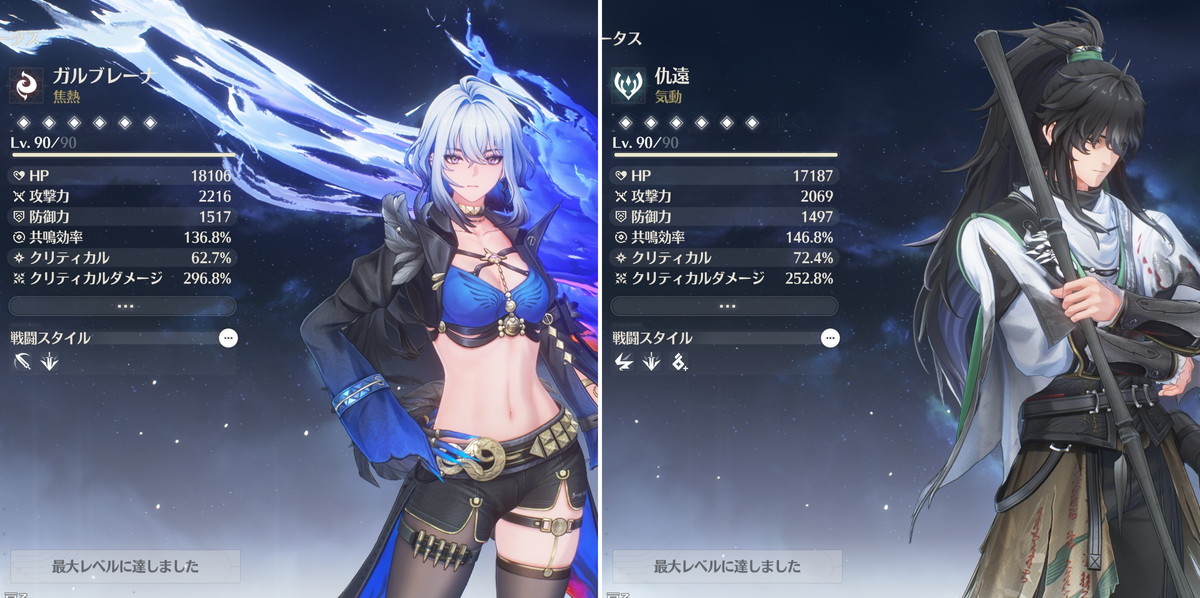Select ガルブレーナ's sword-slash combat style icon
The width and height of the screenshot is (1200, 598).
coord(23,362)
